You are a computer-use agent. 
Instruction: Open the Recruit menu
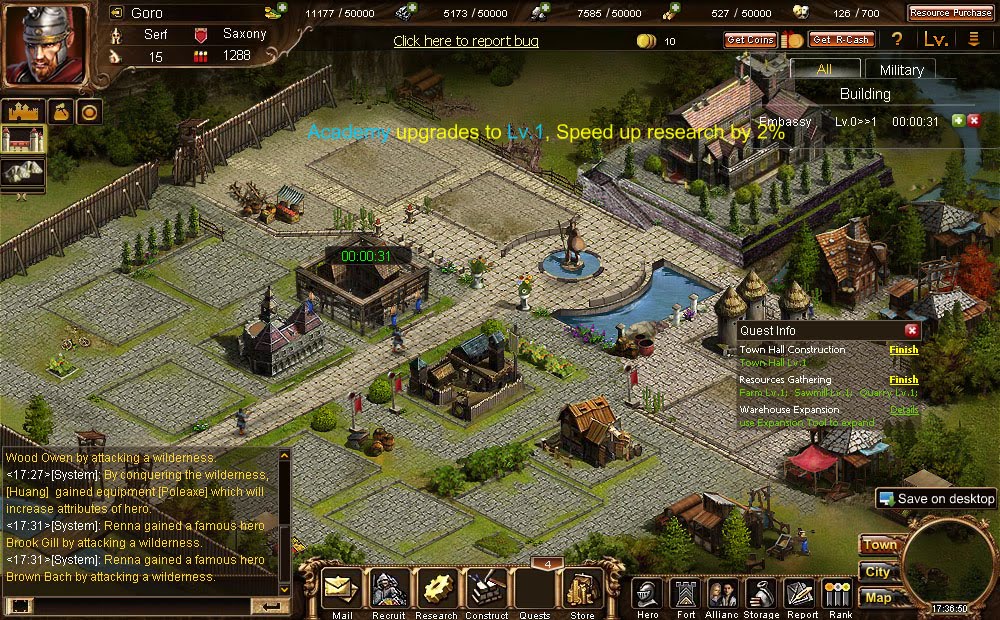point(388,591)
